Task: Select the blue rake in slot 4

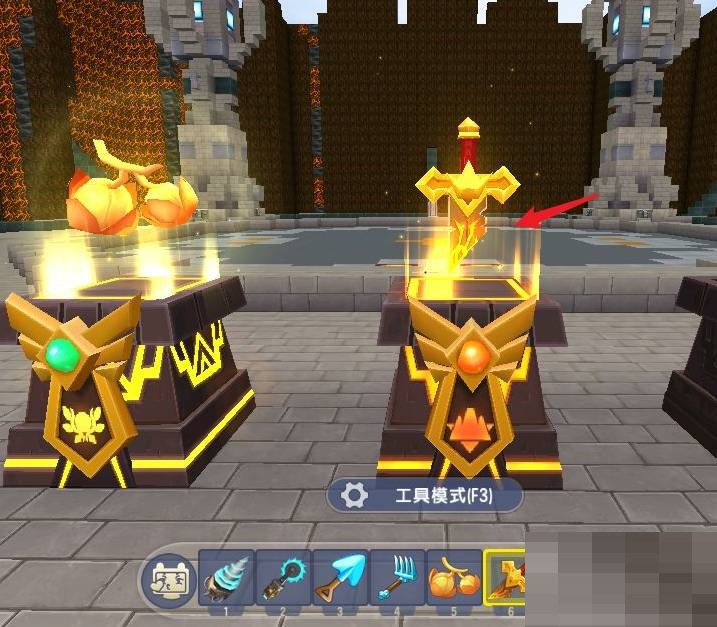Action: tap(397, 580)
